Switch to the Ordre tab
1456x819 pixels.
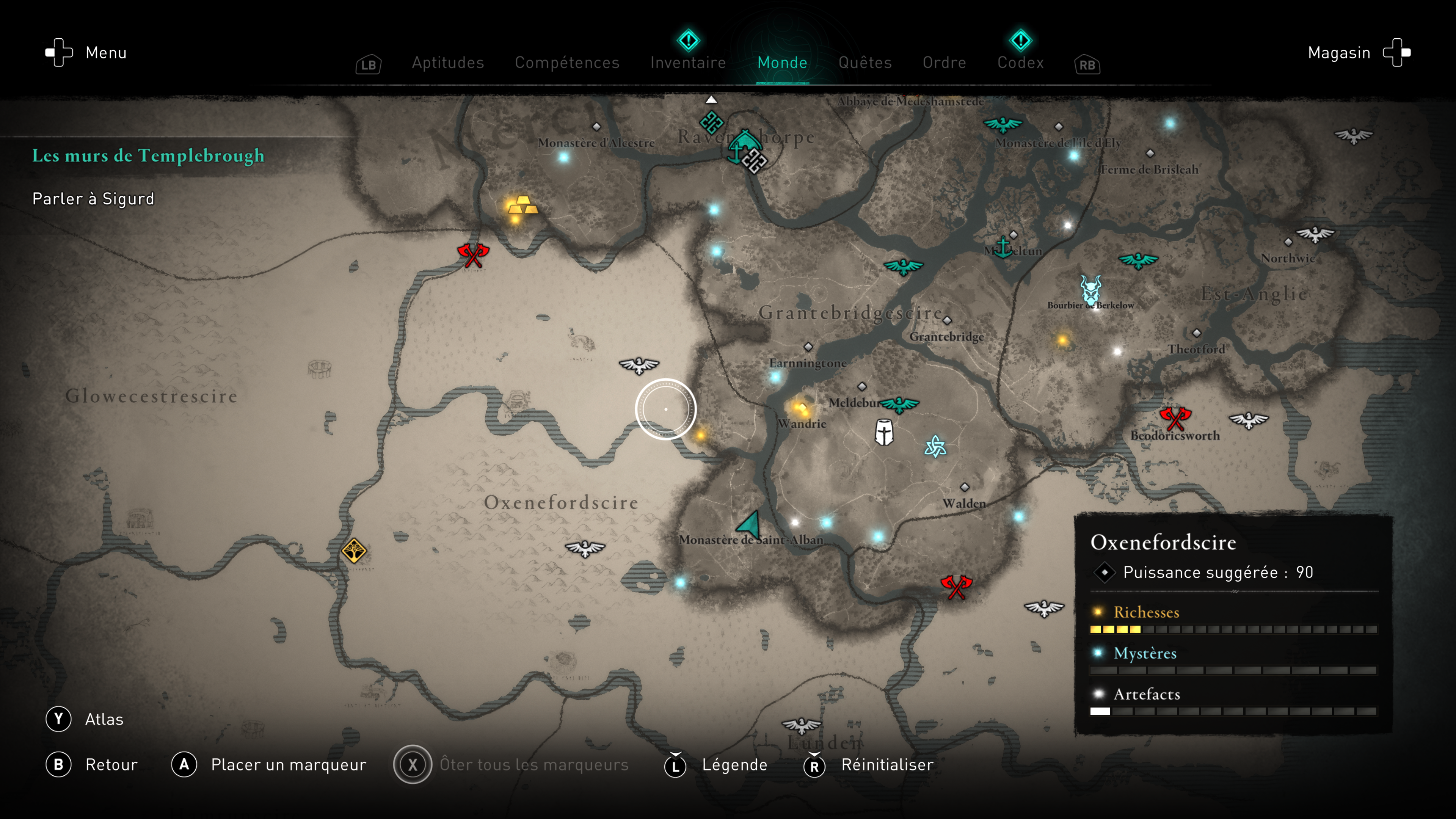pos(944,62)
